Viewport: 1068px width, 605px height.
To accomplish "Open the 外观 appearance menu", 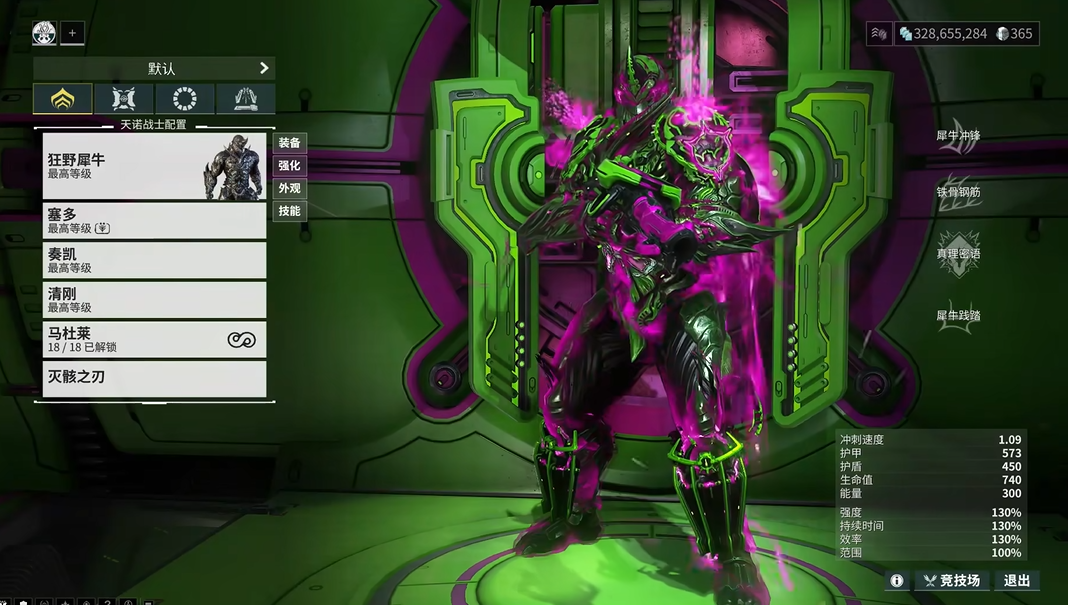I will click(x=289, y=188).
